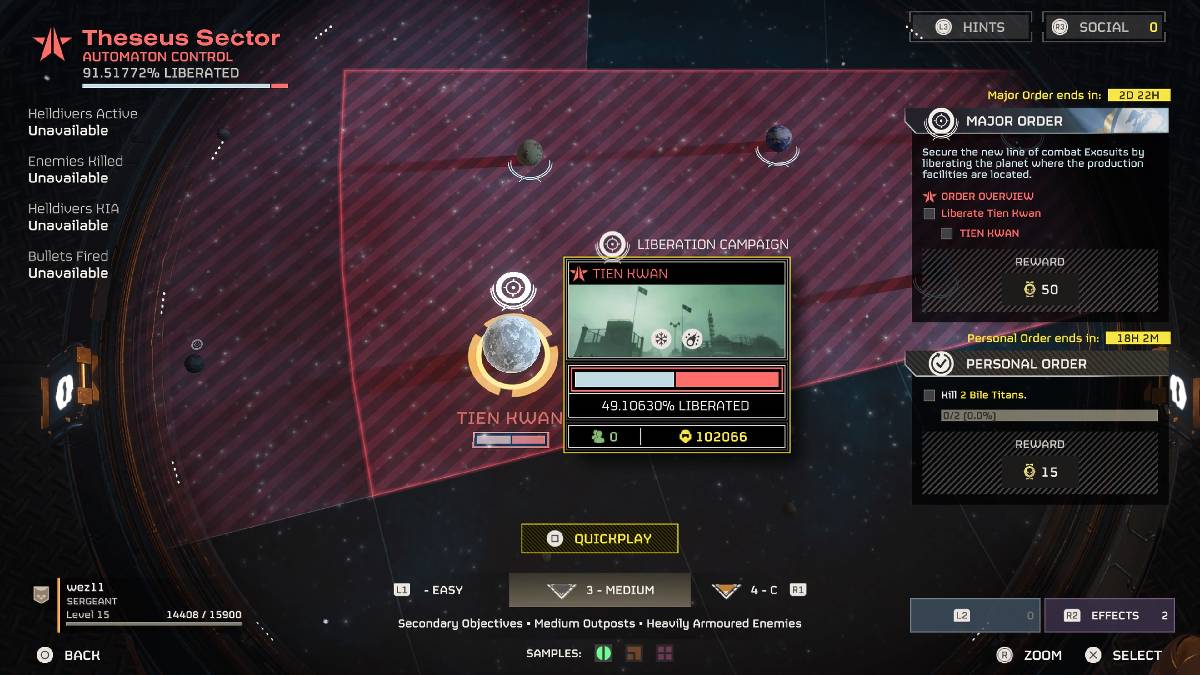The image size is (1200, 675).
Task: Select the blue planet near the sector top
Action: [x=778, y=138]
